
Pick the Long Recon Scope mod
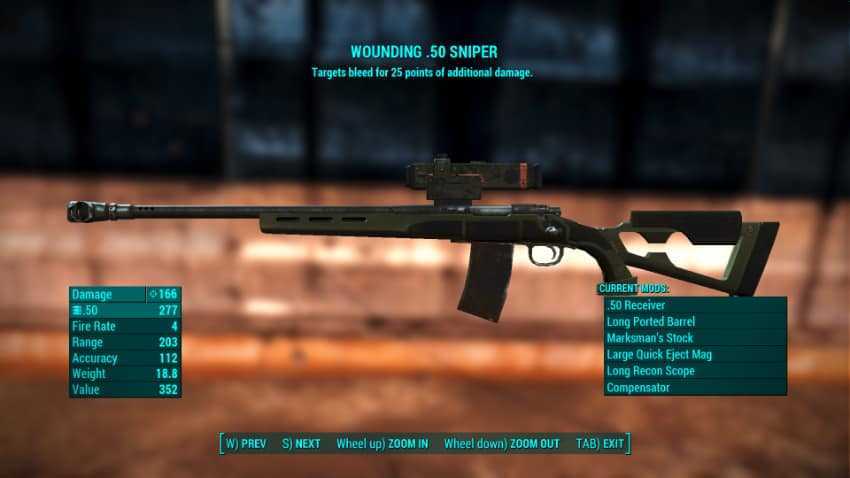point(695,371)
